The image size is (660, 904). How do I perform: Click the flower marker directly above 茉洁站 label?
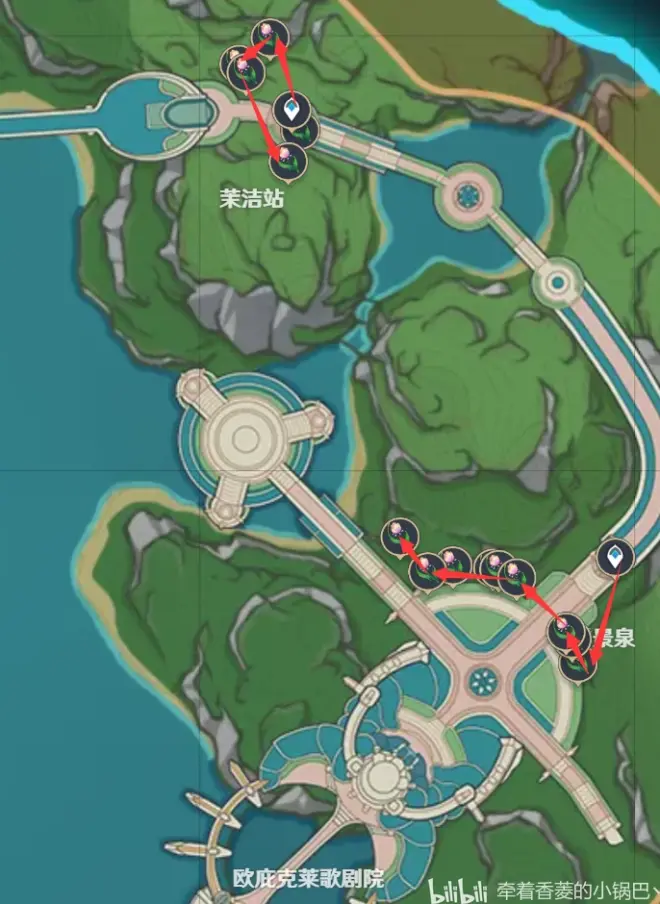[287, 159]
